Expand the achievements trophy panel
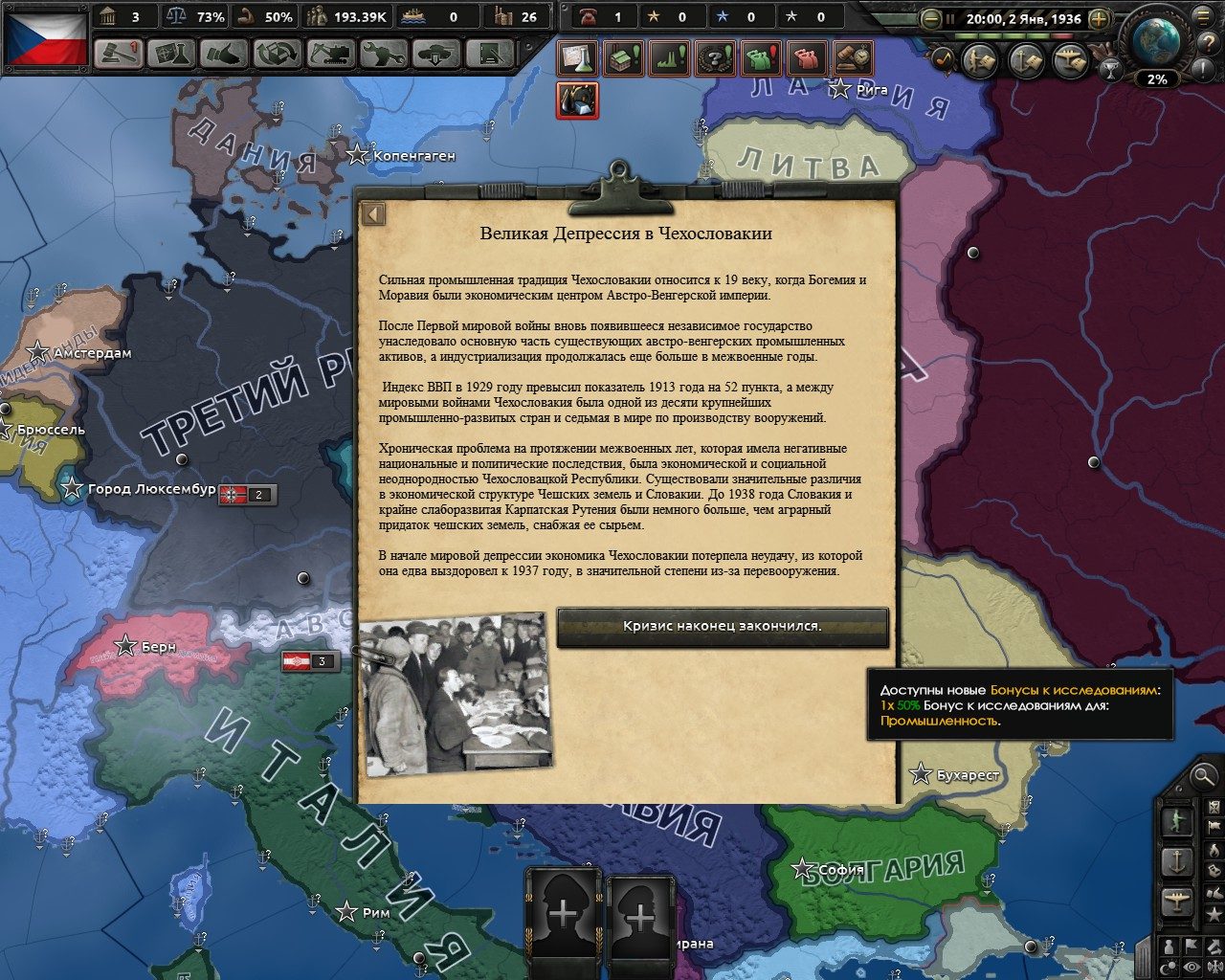Image resolution: width=1225 pixels, height=980 pixels. [x=1110, y=69]
